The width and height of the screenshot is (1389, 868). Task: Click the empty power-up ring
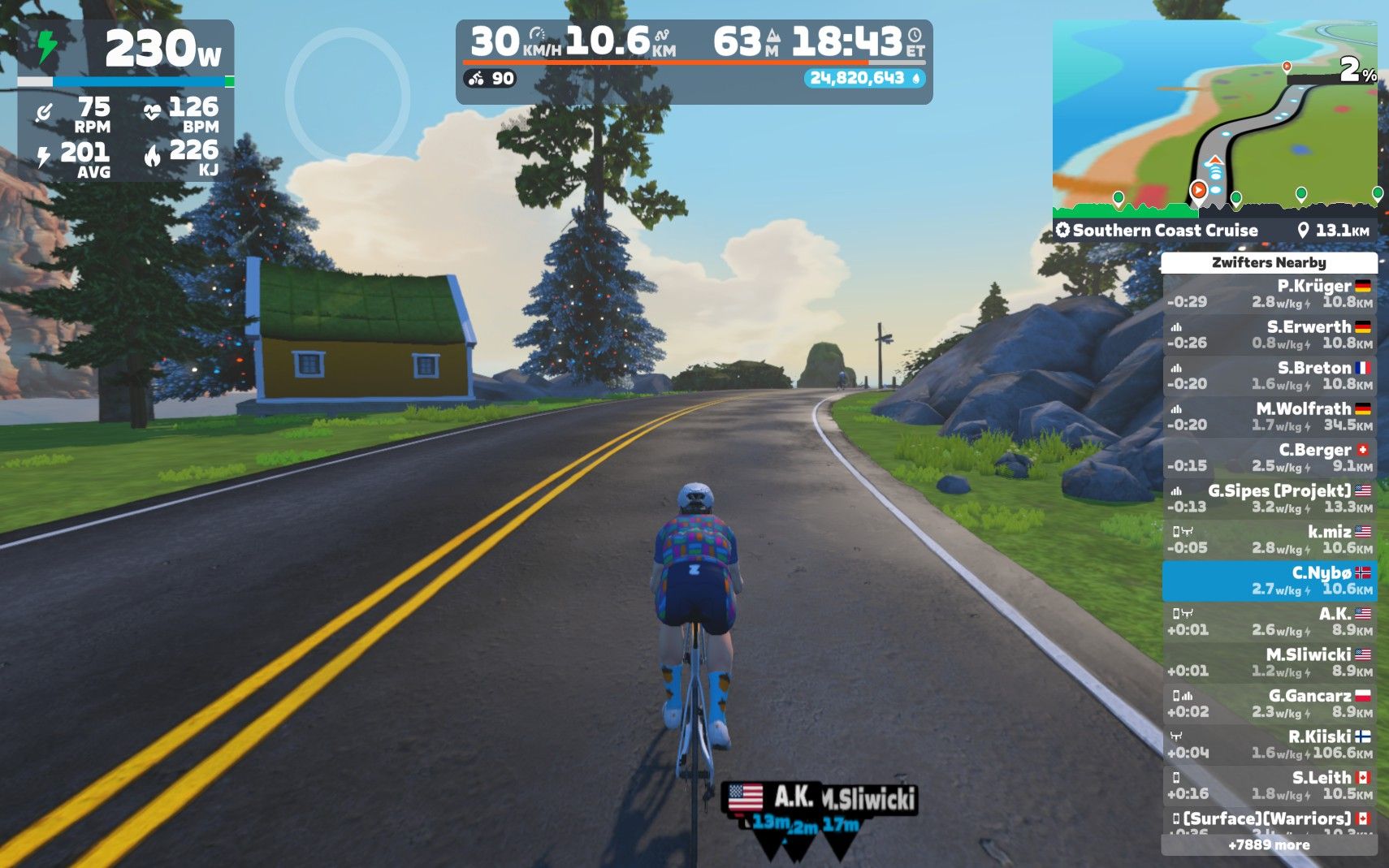point(347,96)
